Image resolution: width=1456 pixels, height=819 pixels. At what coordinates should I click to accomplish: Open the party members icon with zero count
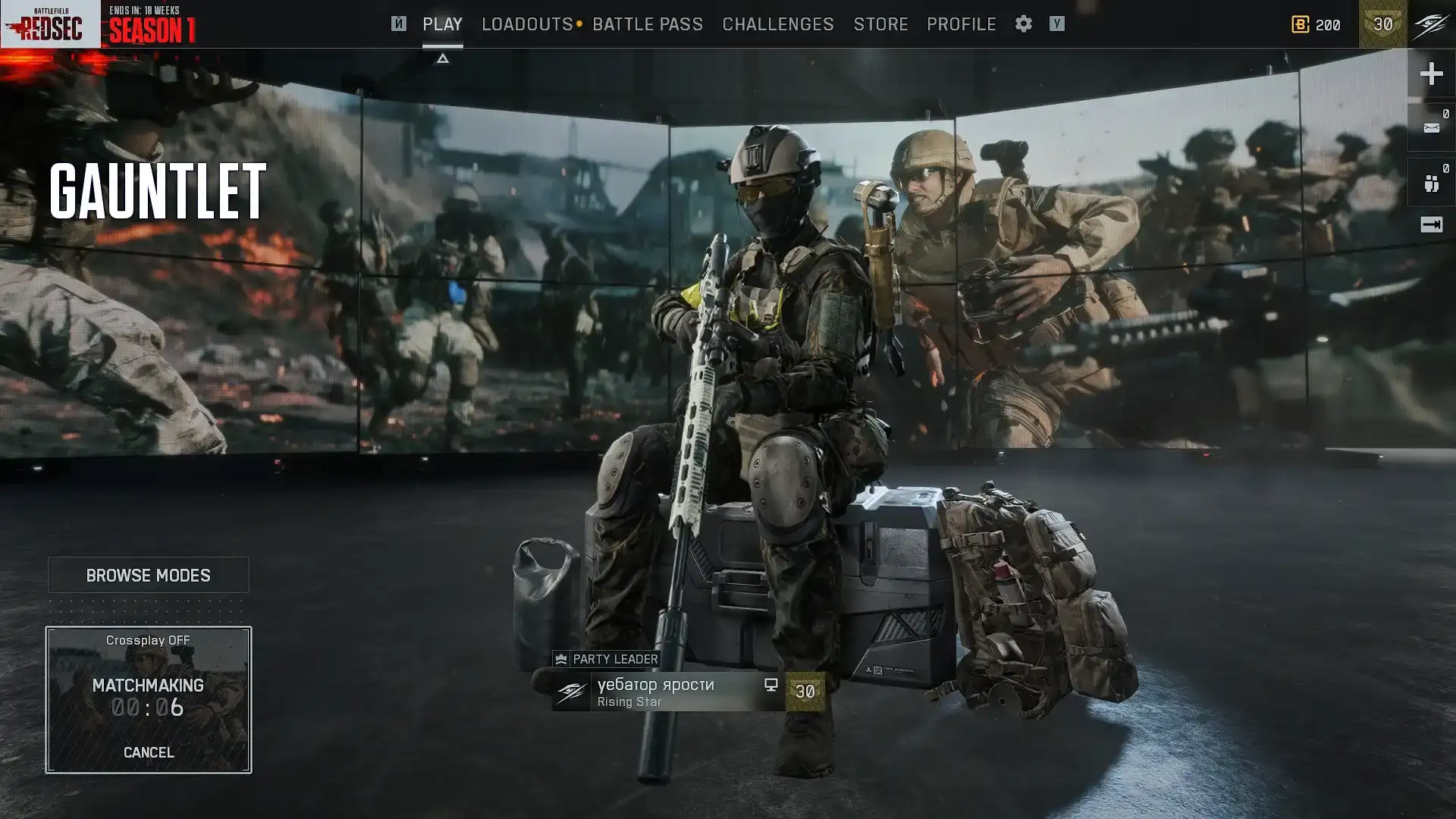(1431, 182)
